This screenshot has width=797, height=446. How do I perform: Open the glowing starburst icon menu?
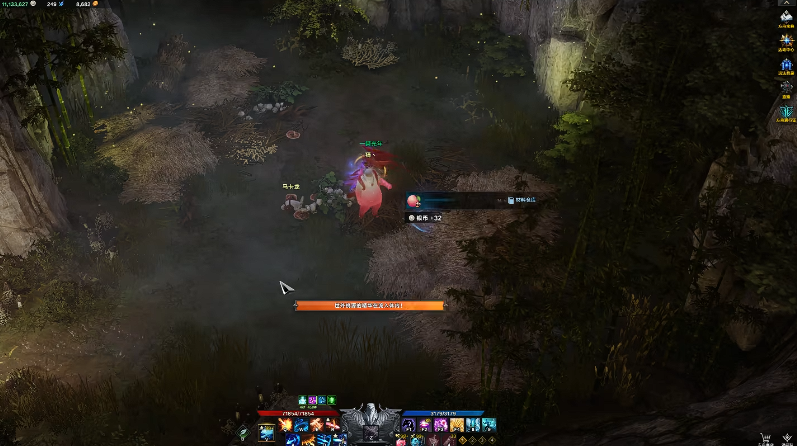[x=785, y=40]
